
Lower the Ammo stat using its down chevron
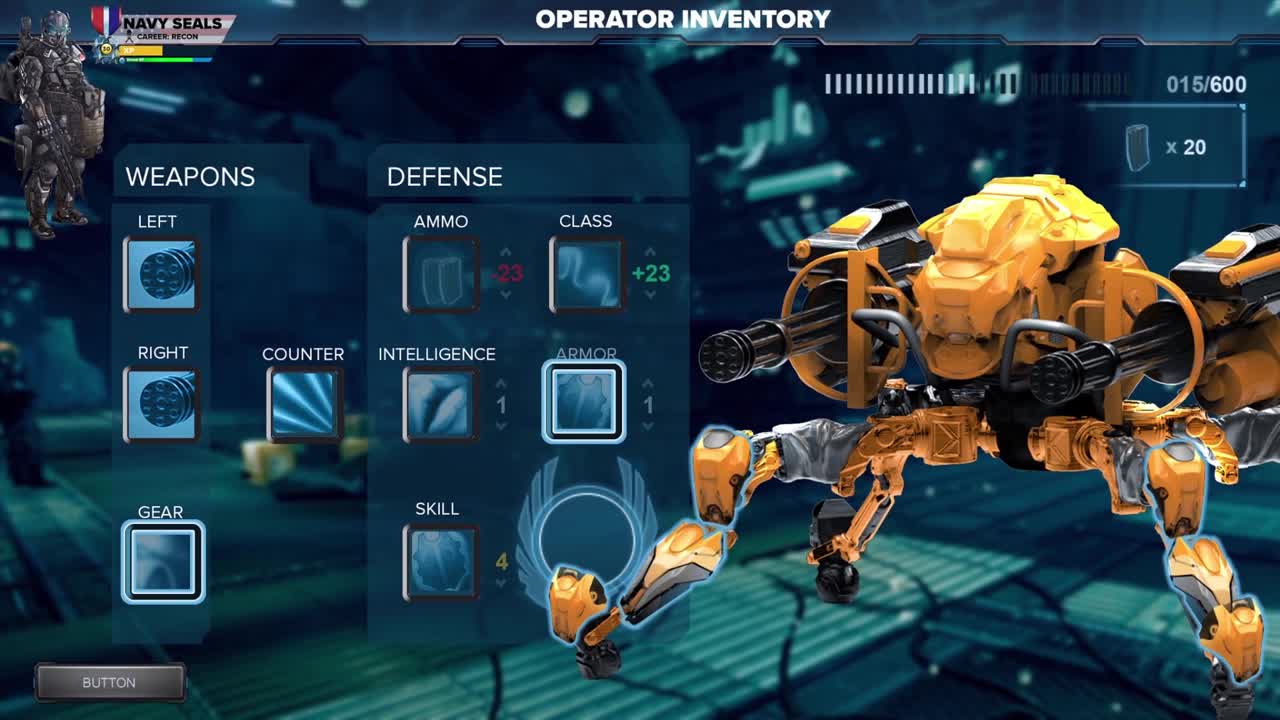pyautogui.click(x=505, y=294)
